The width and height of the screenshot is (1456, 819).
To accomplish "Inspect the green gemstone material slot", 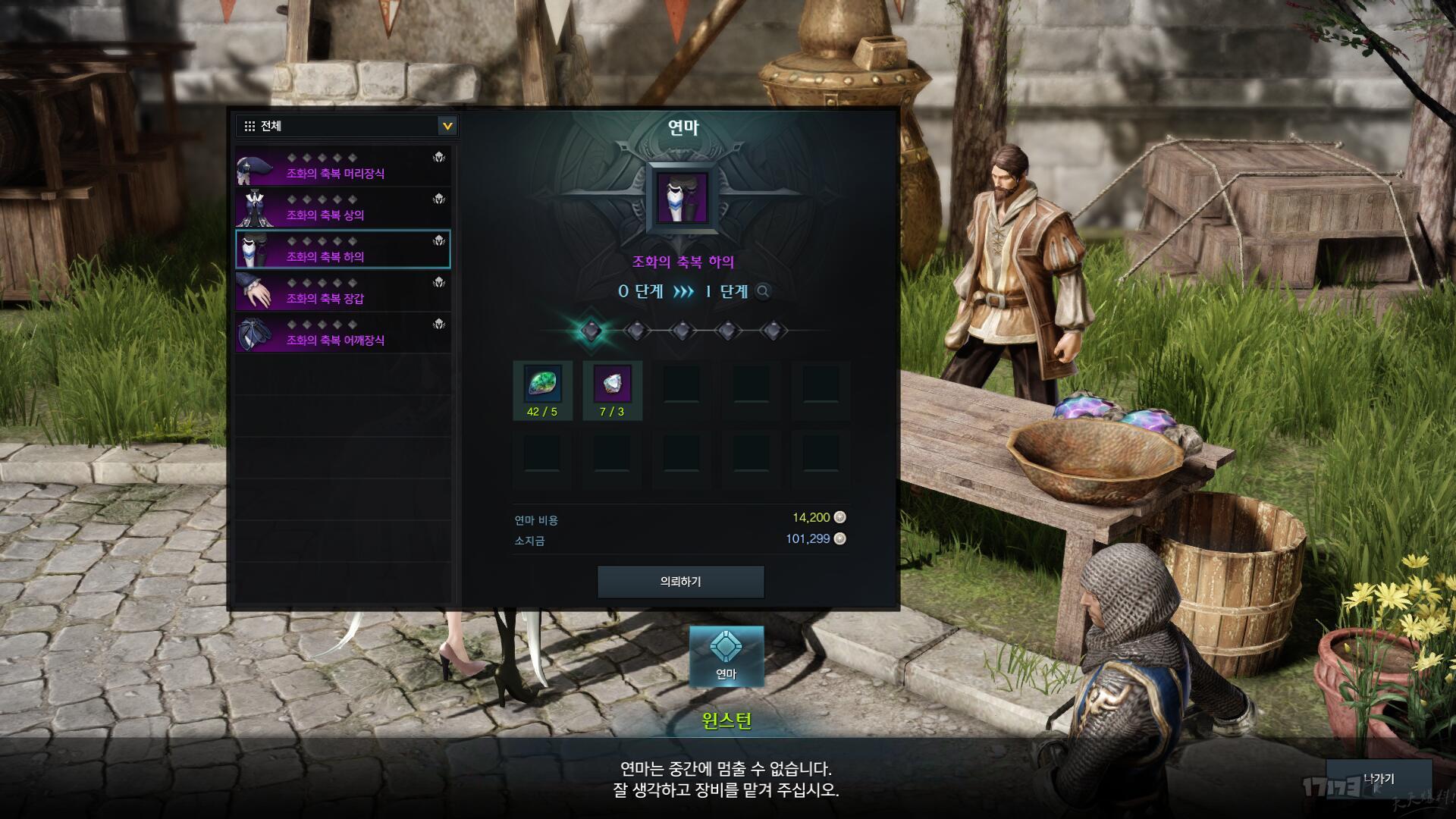I will [x=542, y=384].
